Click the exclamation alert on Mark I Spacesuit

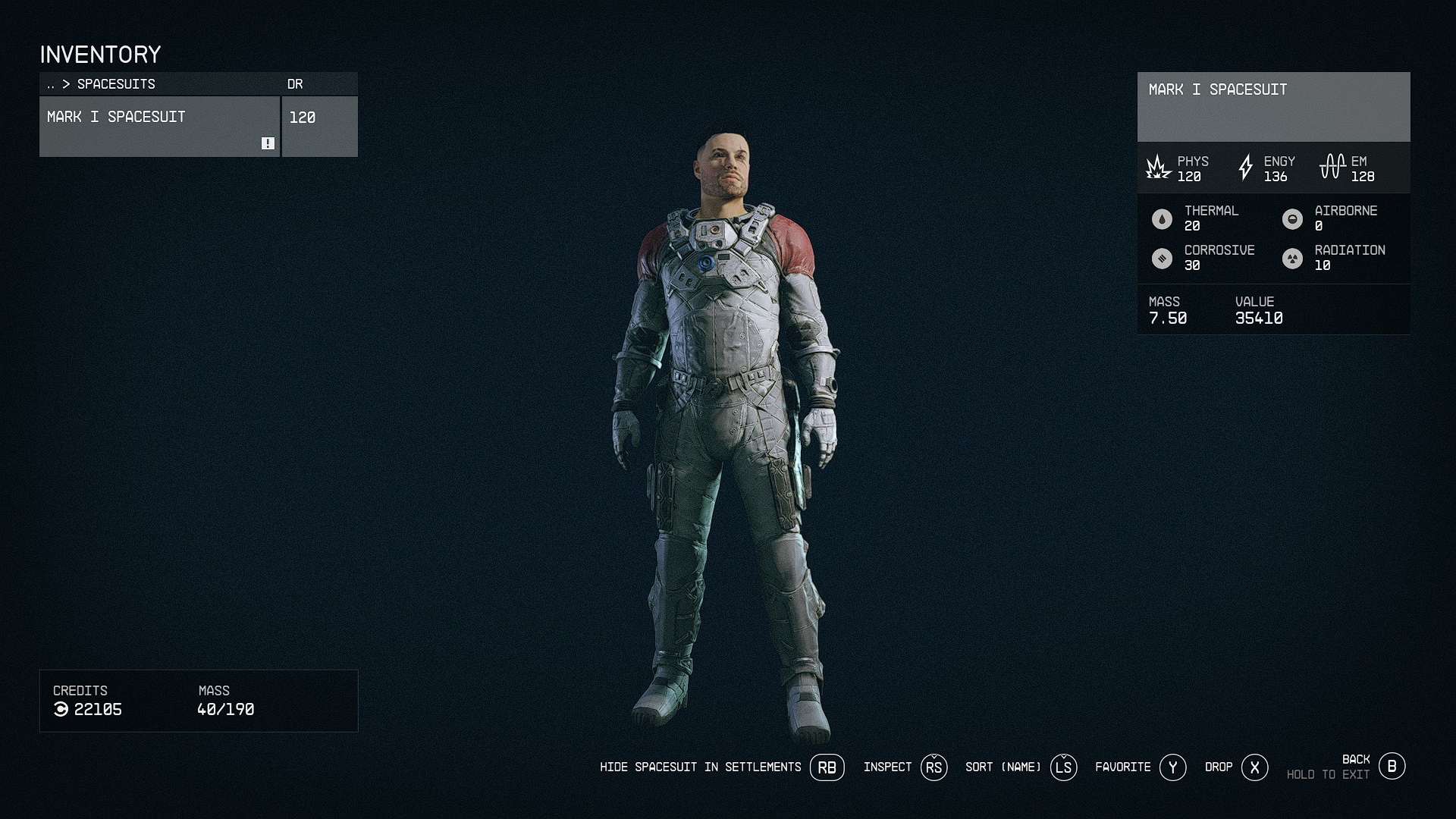[267, 143]
